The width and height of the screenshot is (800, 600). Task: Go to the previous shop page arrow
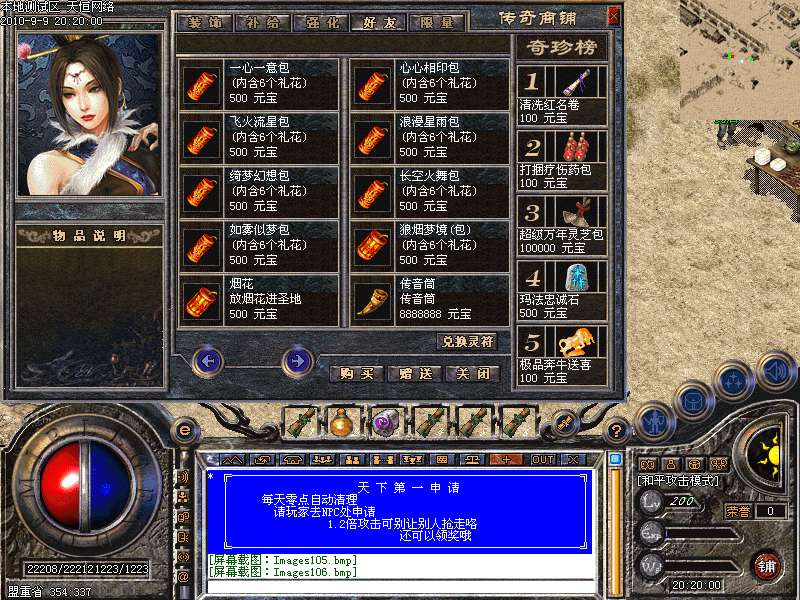(207, 360)
